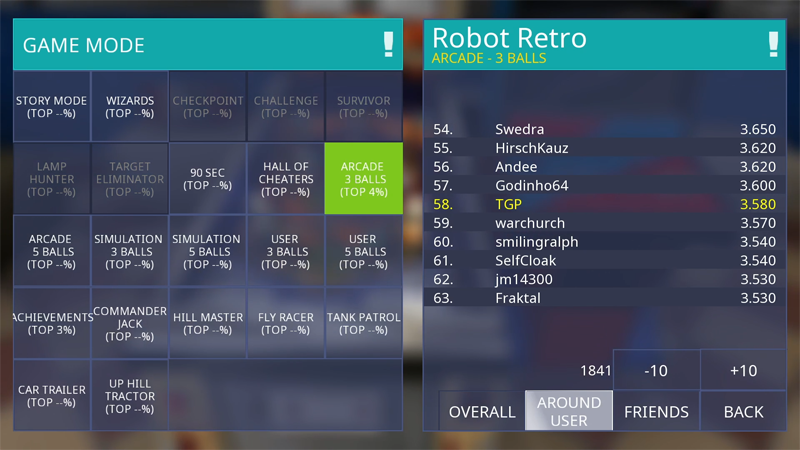
Task: Jump back ten ranks with -10
Action: pos(656,370)
